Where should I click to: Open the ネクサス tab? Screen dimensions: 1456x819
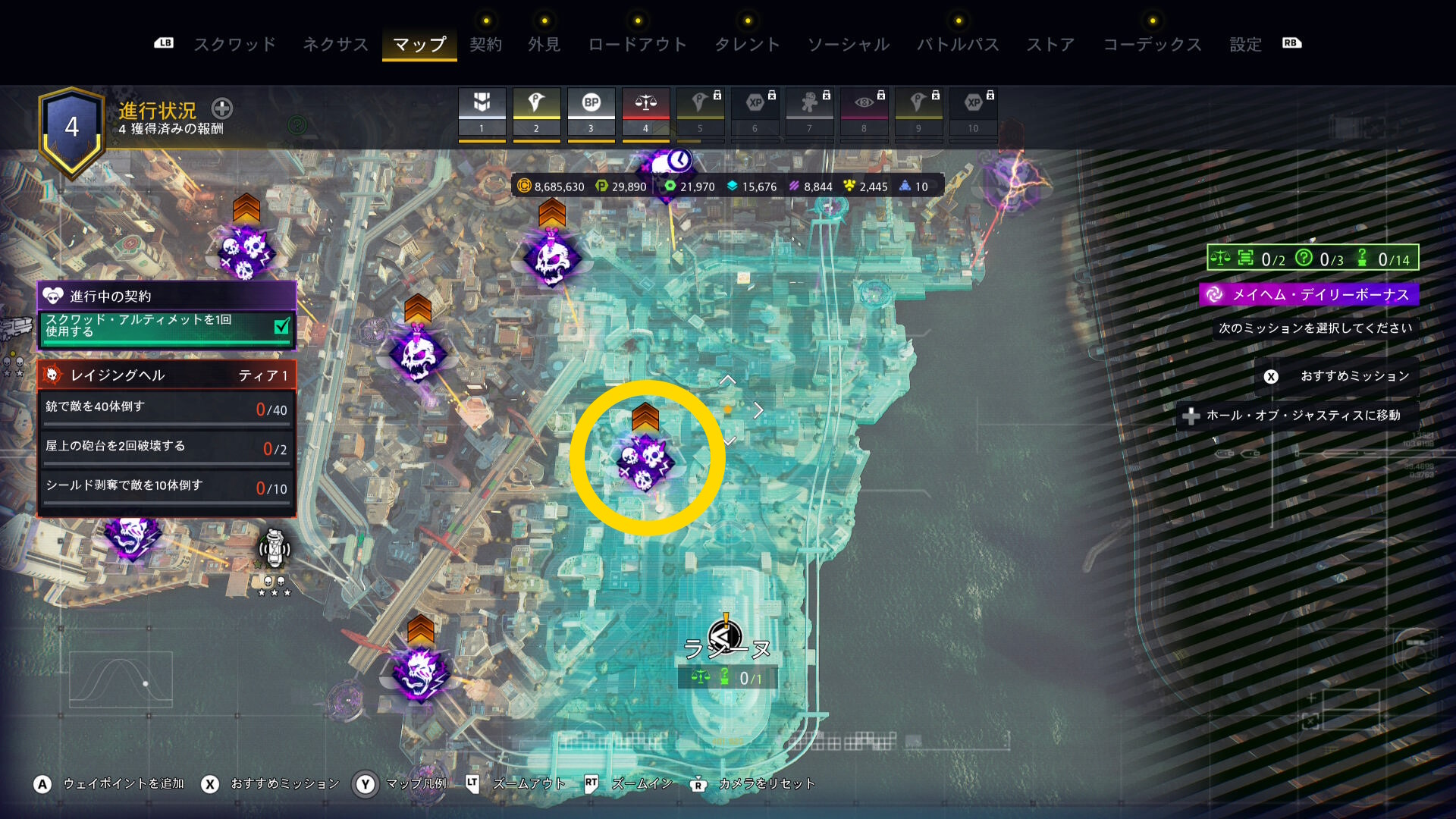click(x=335, y=44)
